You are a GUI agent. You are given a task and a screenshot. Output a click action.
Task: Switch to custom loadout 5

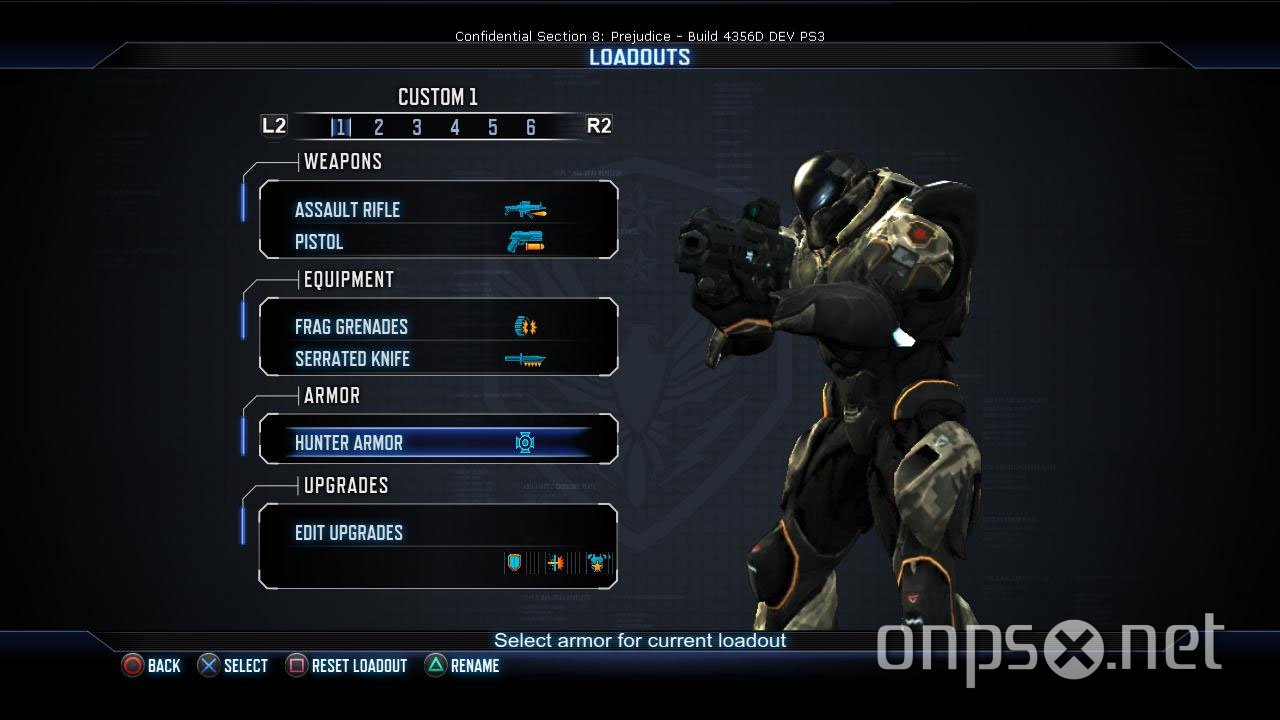pos(493,127)
